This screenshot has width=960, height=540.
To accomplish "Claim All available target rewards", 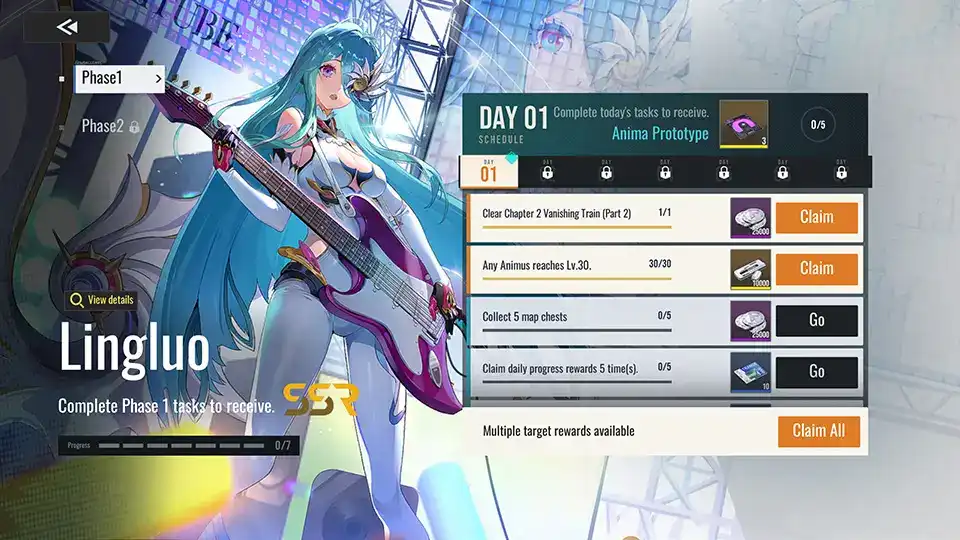I will 818,431.
